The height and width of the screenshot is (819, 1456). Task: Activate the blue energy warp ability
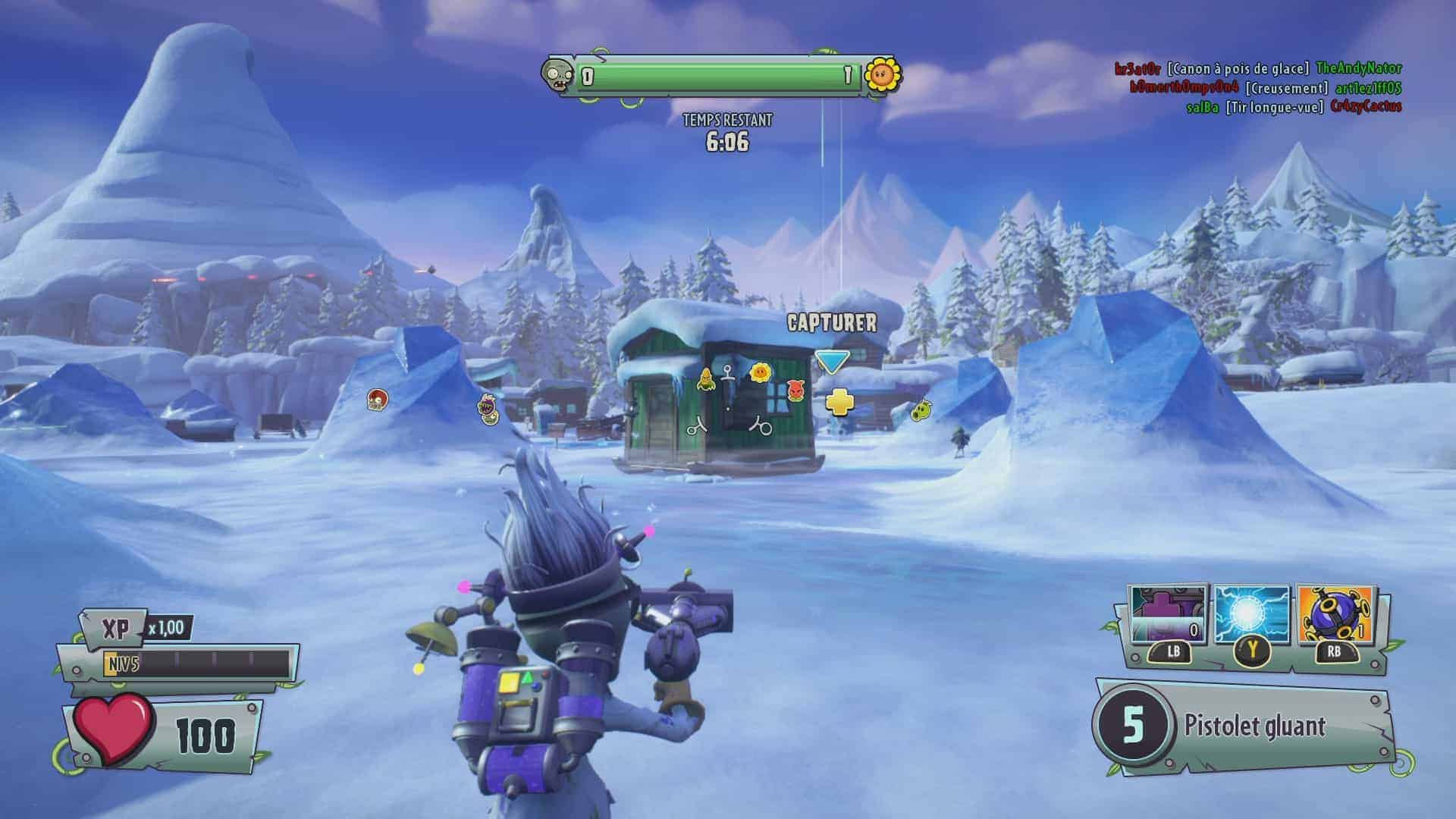click(1251, 616)
